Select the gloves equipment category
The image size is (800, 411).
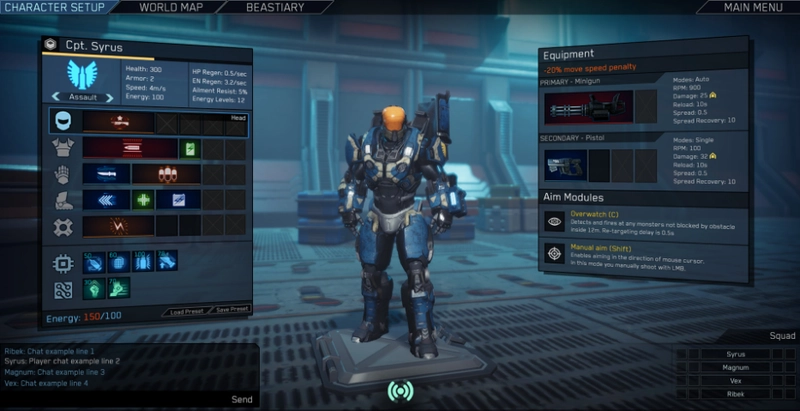tap(62, 174)
